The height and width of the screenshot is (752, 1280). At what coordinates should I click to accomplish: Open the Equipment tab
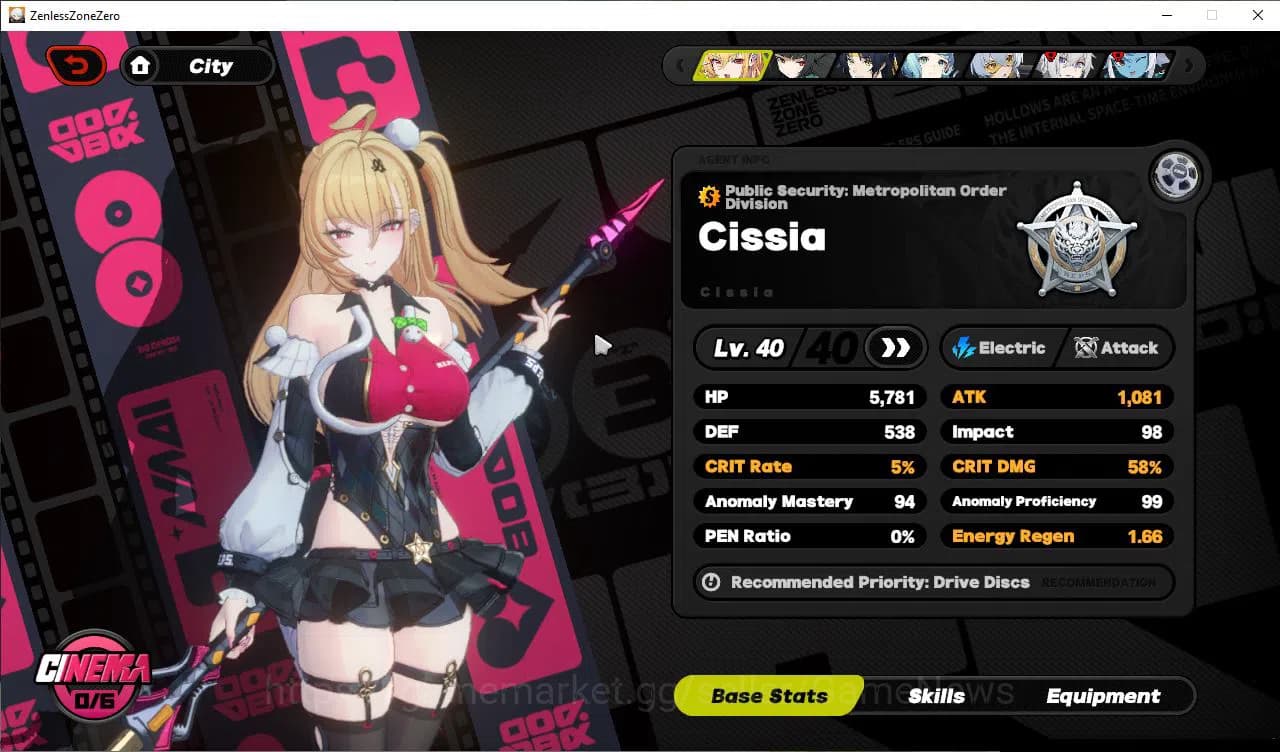coord(1103,696)
